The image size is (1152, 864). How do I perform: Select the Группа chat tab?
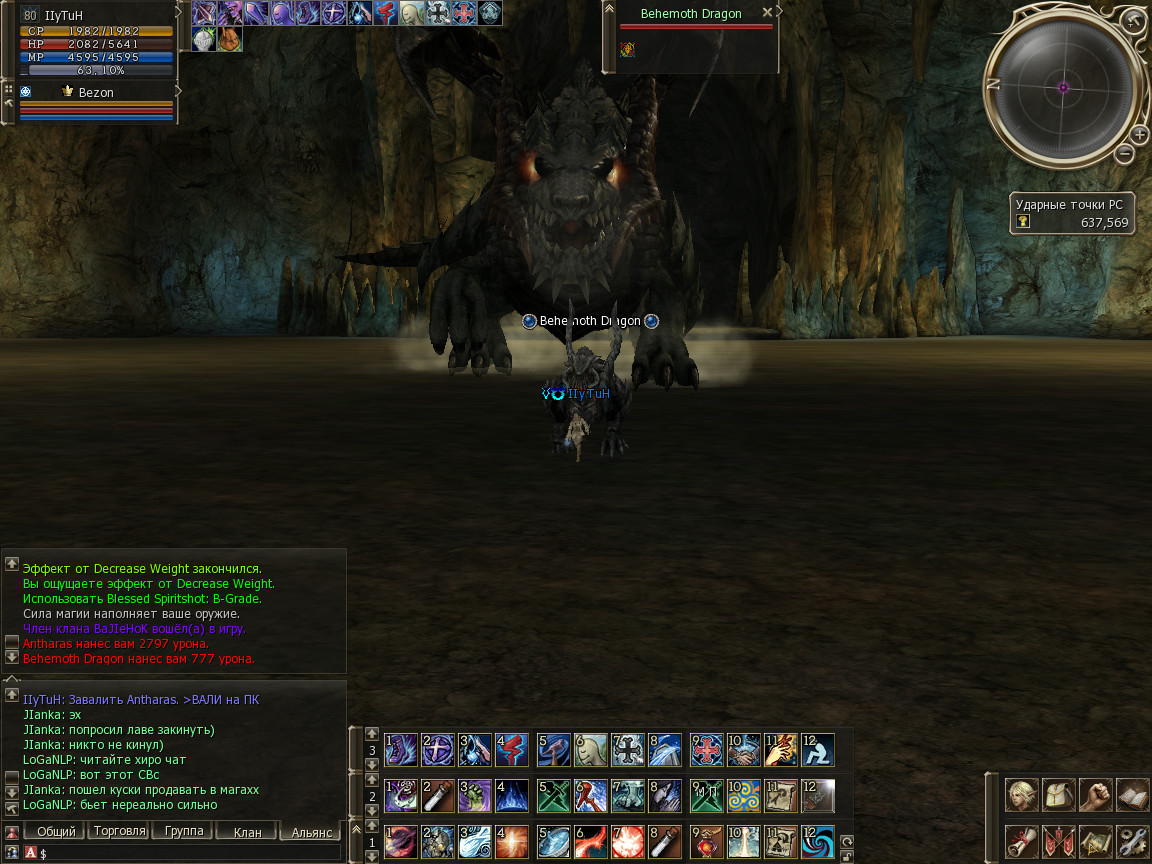[184, 831]
